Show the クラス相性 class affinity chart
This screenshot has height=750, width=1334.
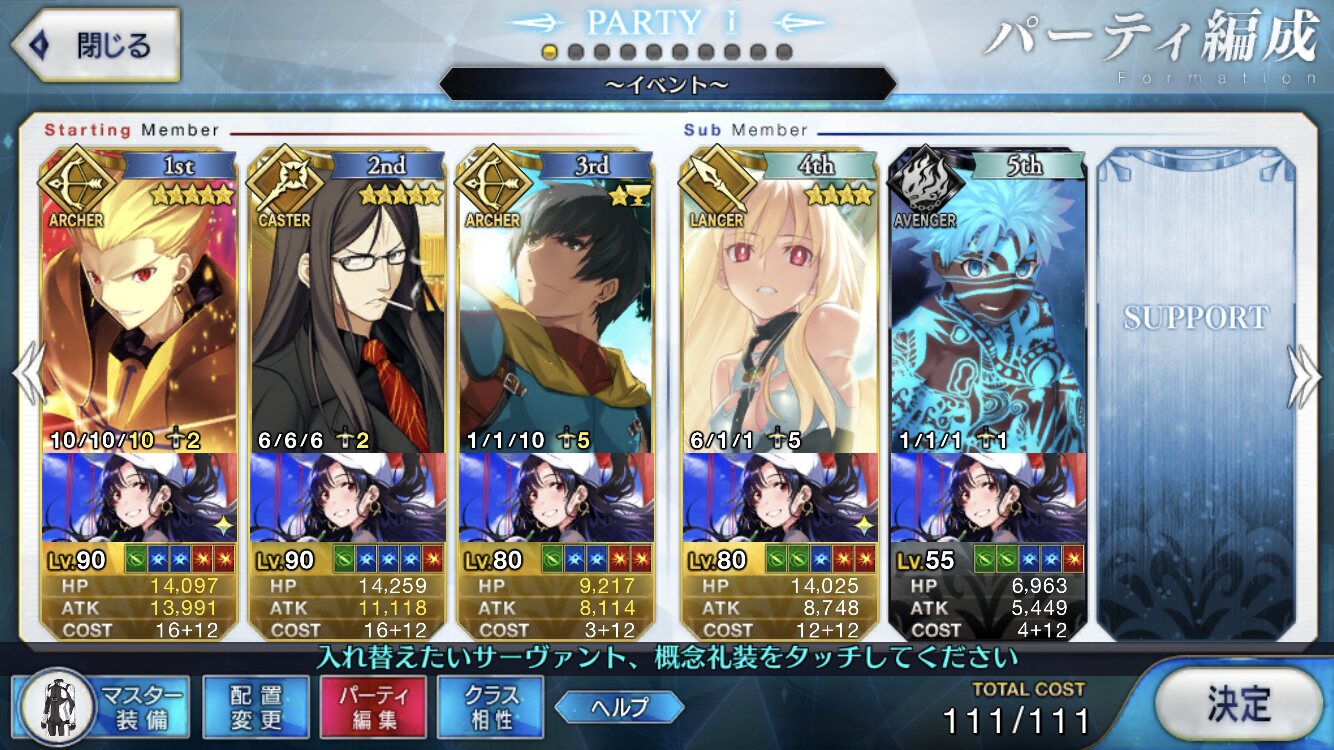click(x=490, y=708)
